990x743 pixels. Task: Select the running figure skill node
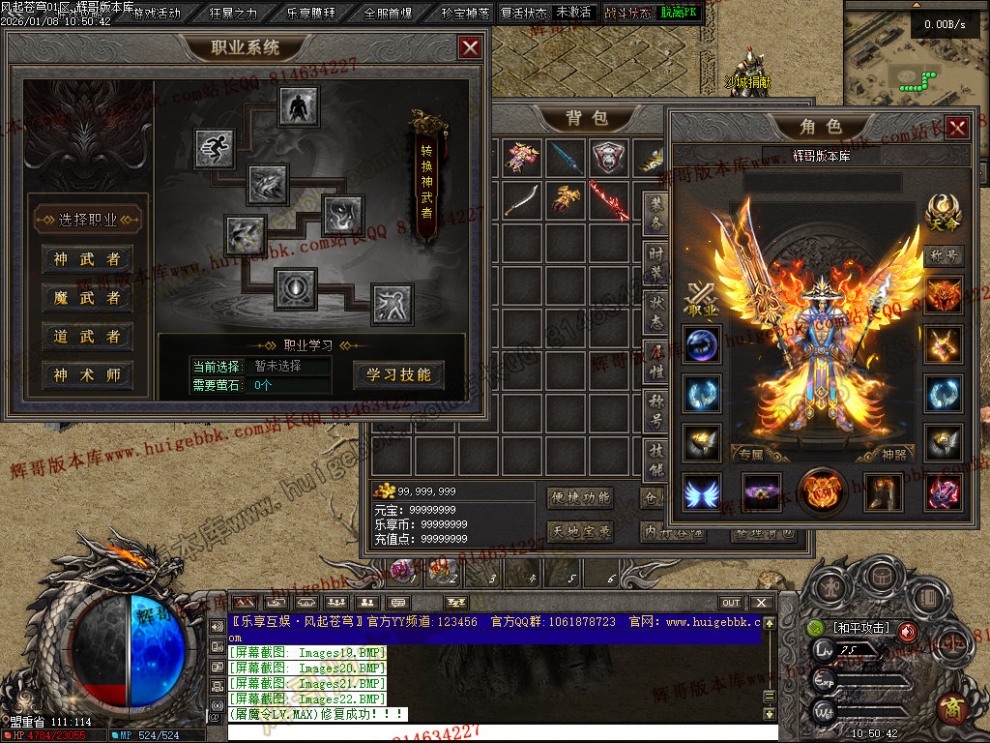[214, 148]
